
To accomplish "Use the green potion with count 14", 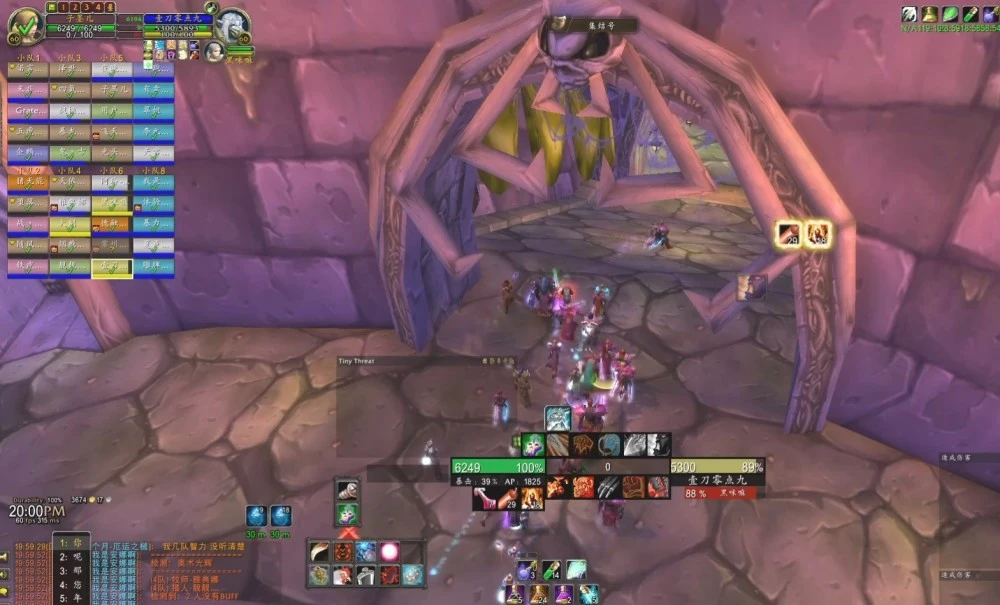I will click(550, 570).
